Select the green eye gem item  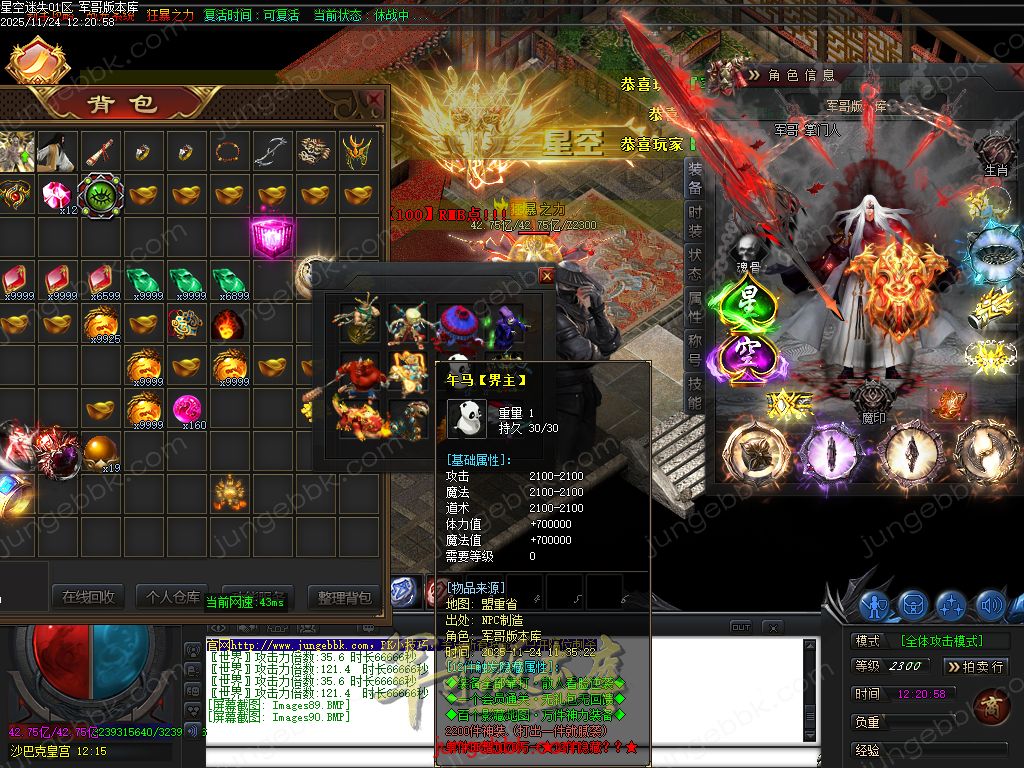click(100, 194)
